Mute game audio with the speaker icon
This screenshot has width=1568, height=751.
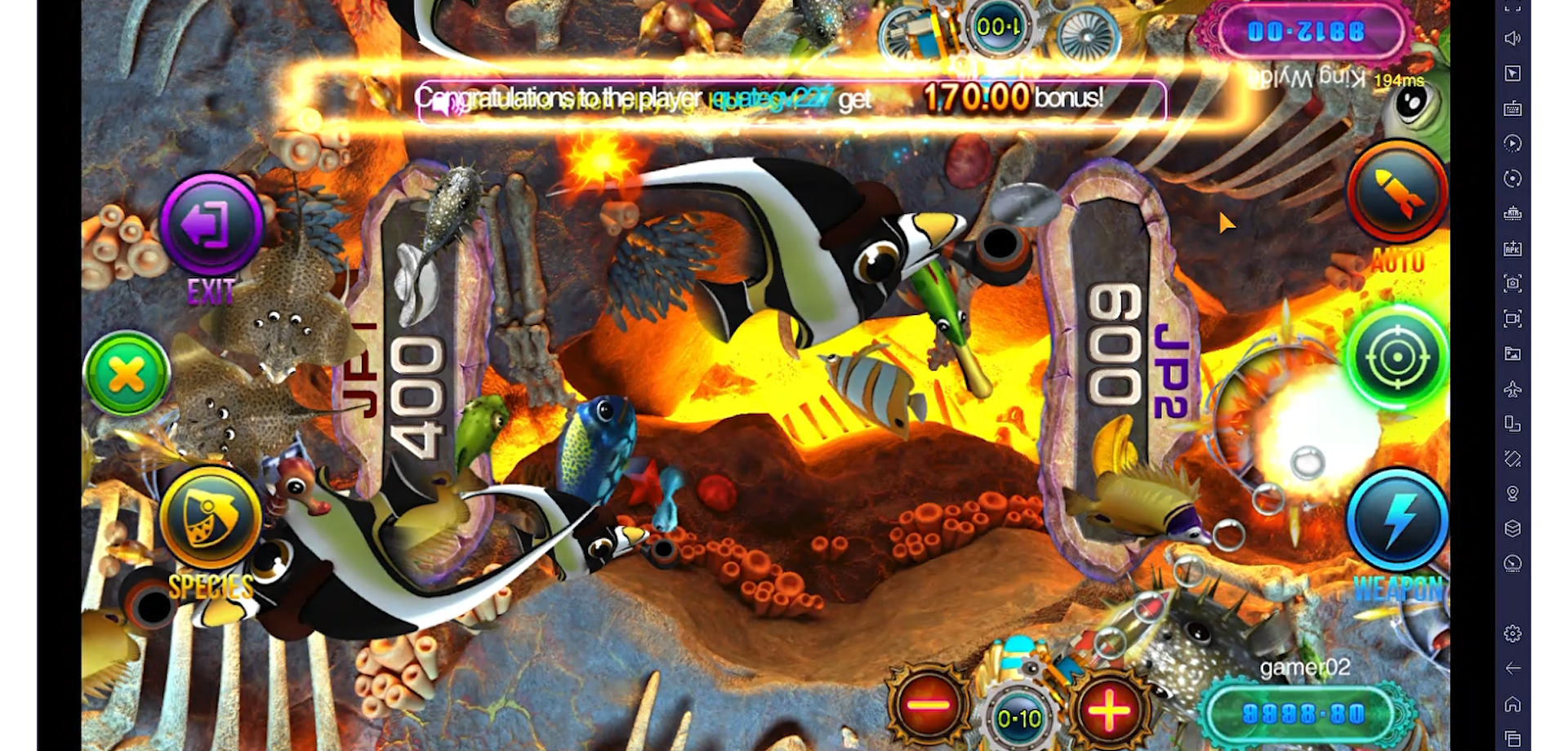point(1512,38)
